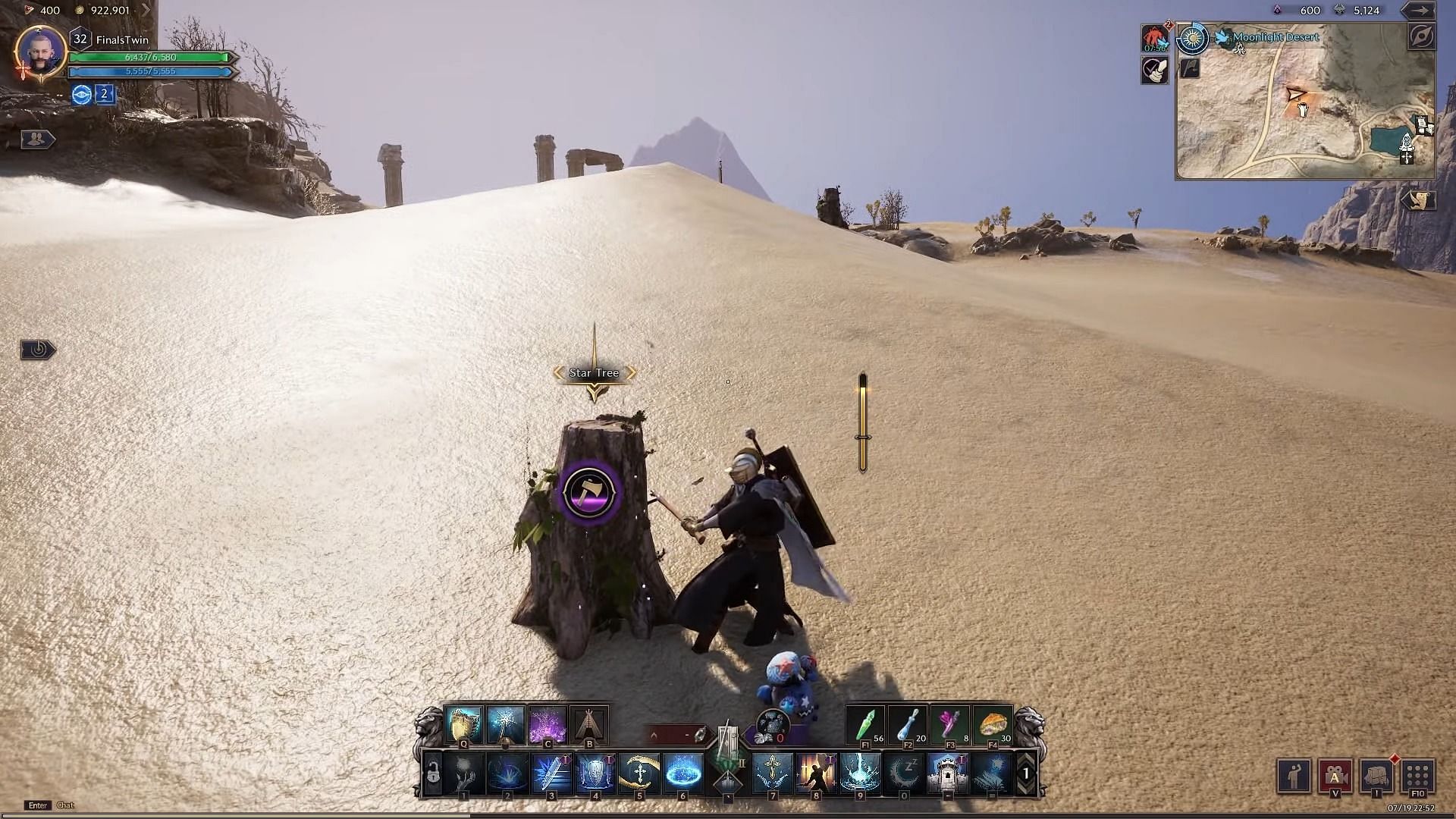
Task: Open the party panel tab on left
Action: 36,139
